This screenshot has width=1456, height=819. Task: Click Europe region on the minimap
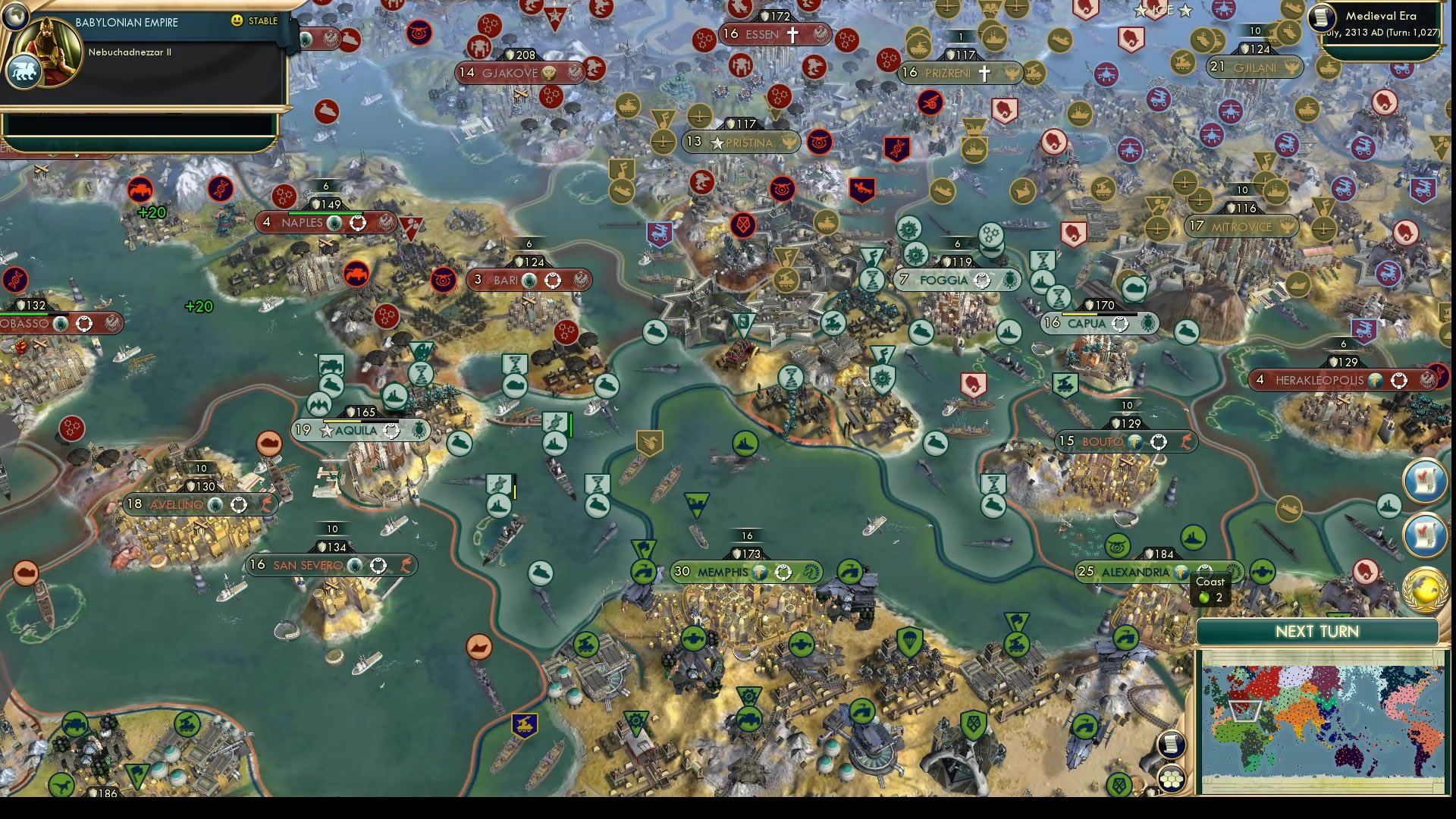click(x=1263, y=682)
